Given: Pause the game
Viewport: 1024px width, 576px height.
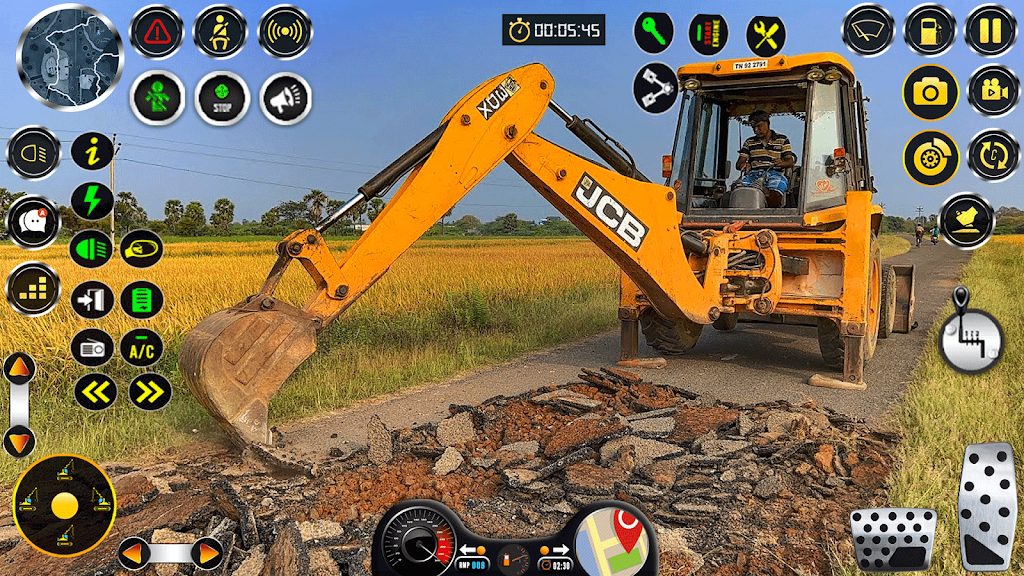Looking at the screenshot, I should point(990,30).
